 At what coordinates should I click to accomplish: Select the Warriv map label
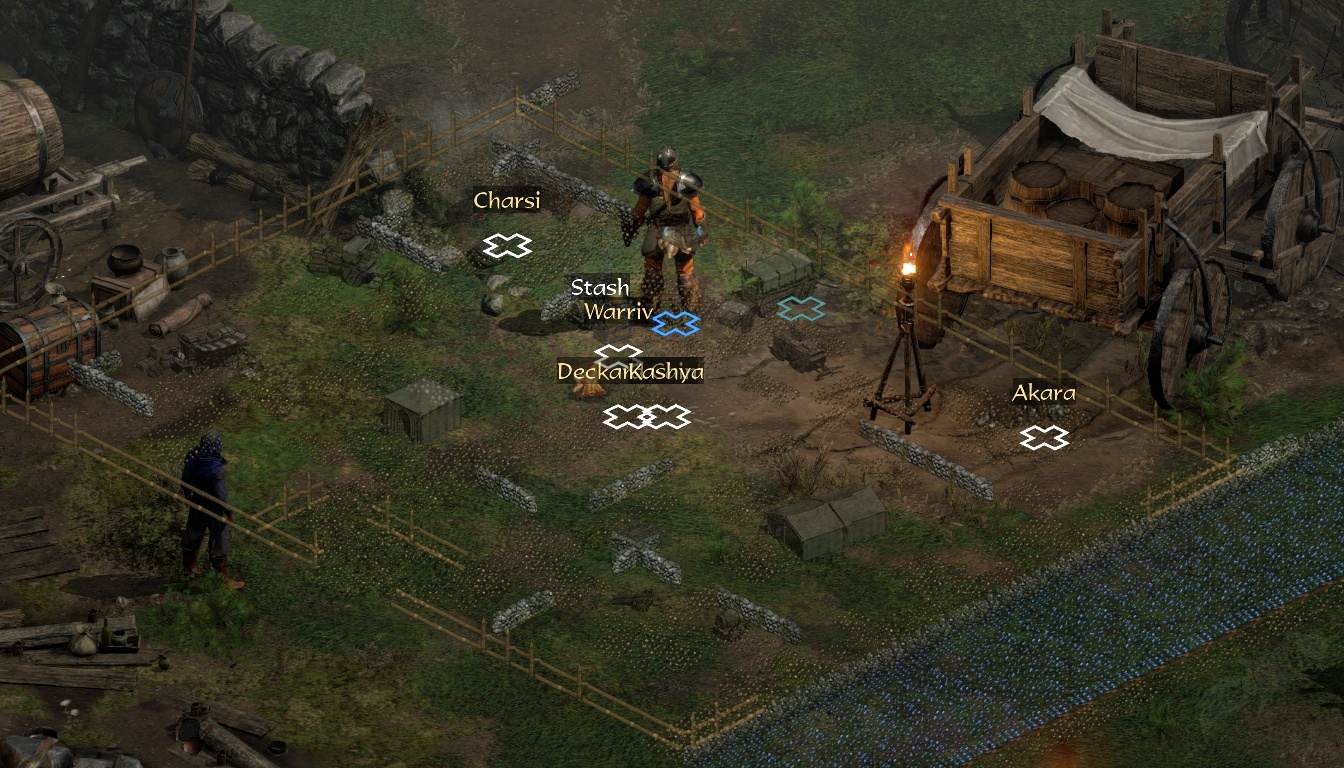click(x=617, y=311)
